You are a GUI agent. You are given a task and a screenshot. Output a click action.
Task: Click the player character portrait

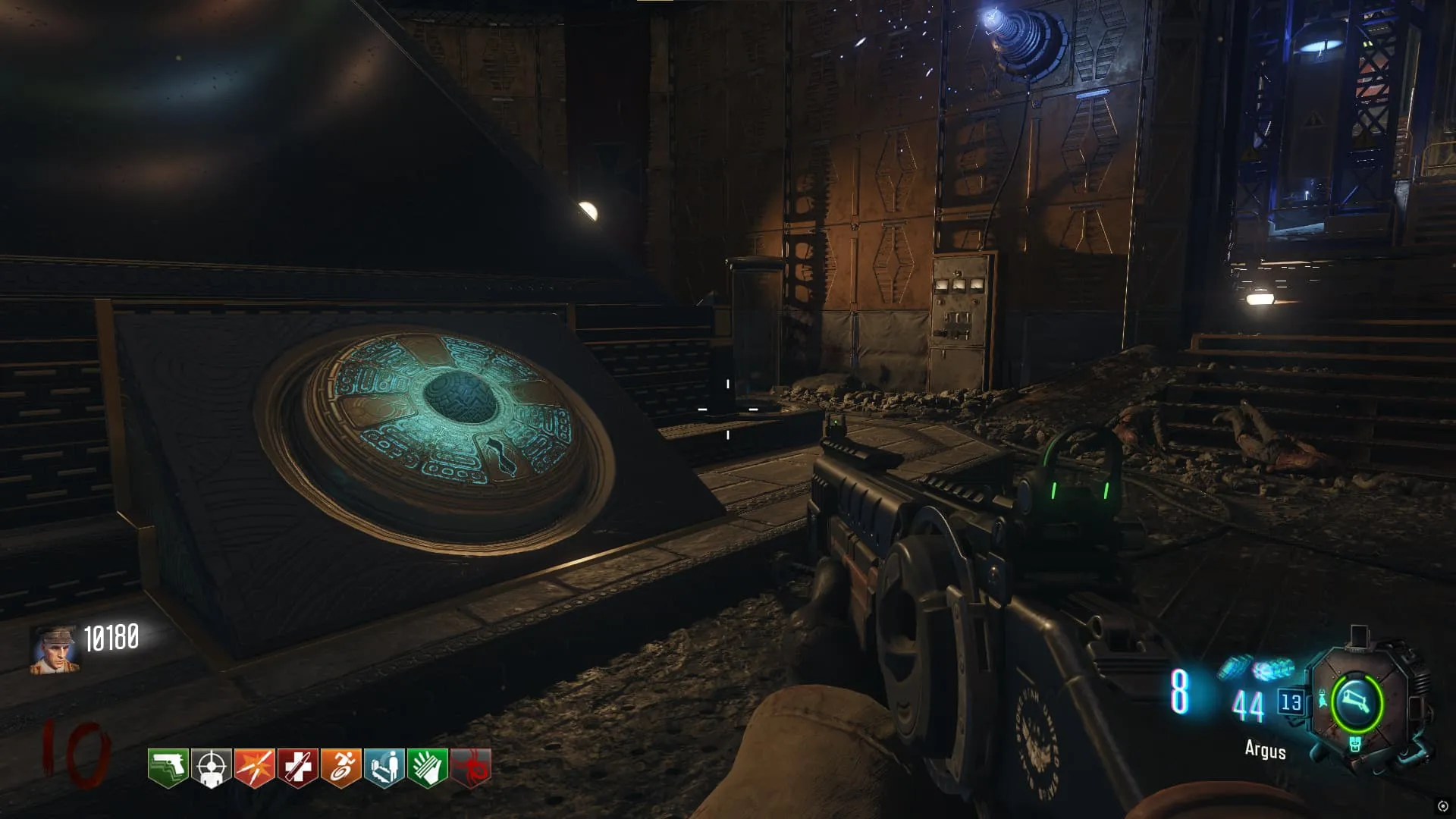(54, 650)
